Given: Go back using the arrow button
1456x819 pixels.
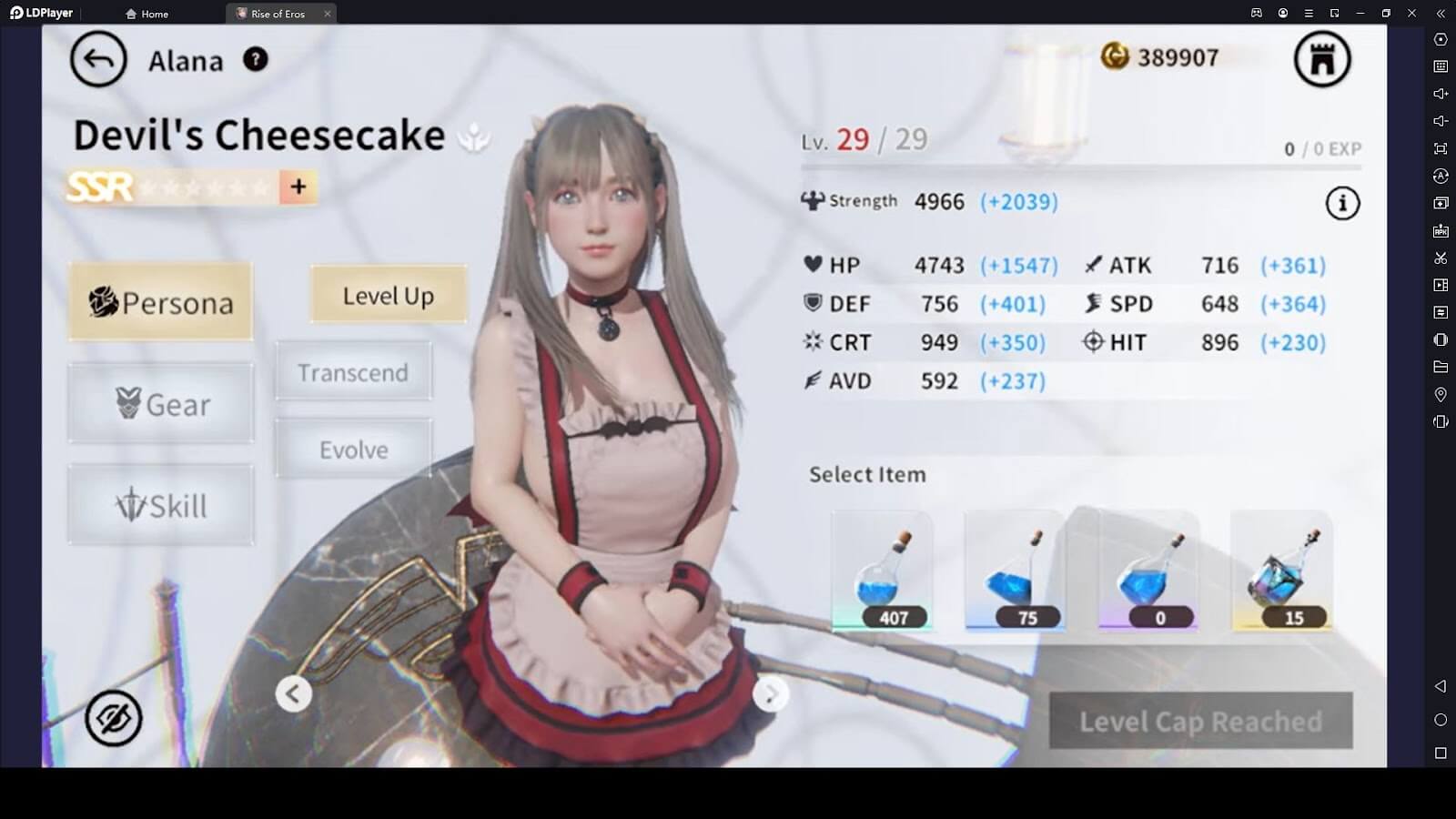Looking at the screenshot, I should [x=98, y=60].
